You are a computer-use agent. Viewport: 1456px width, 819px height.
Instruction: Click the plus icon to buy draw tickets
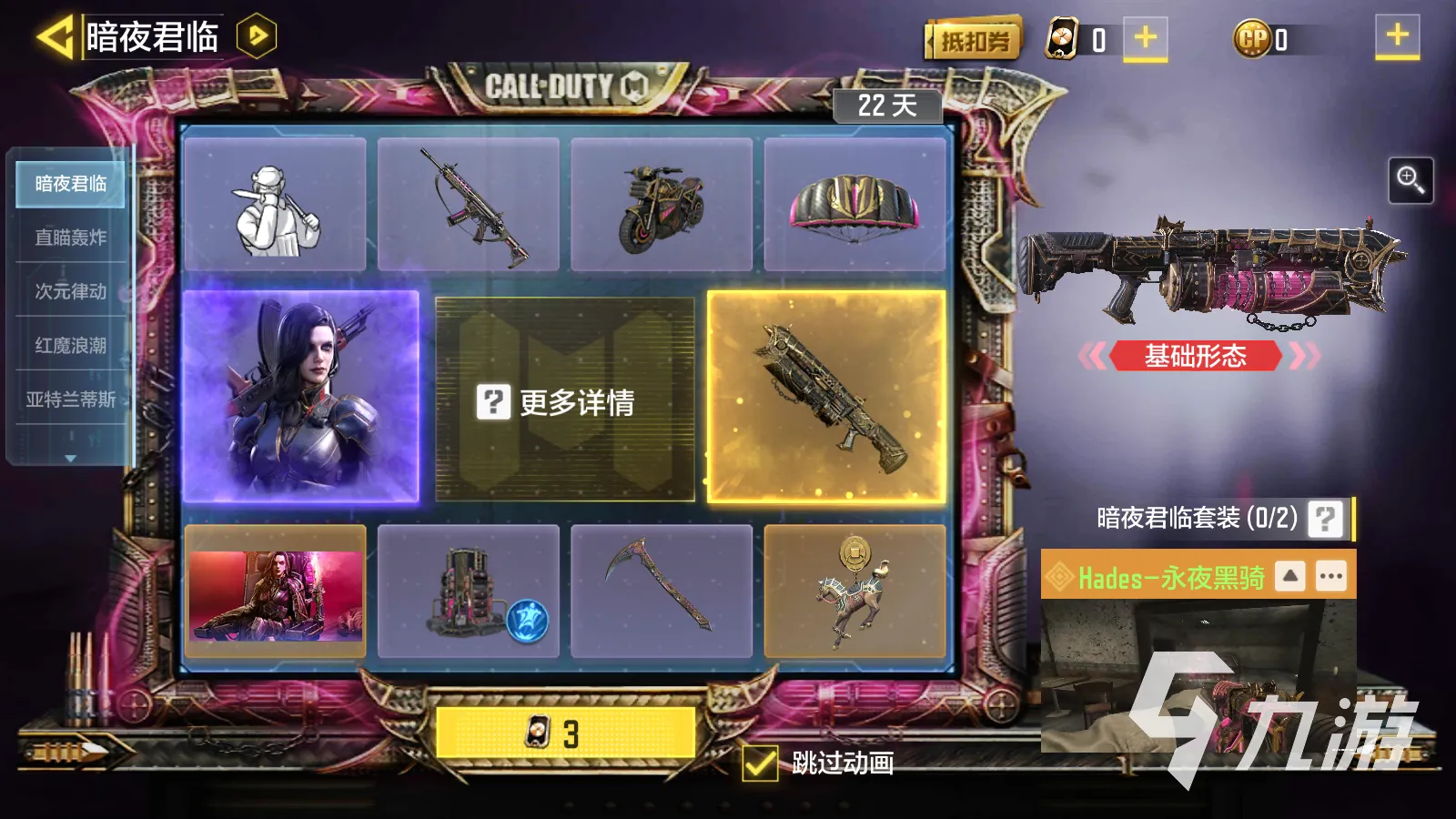1144,37
